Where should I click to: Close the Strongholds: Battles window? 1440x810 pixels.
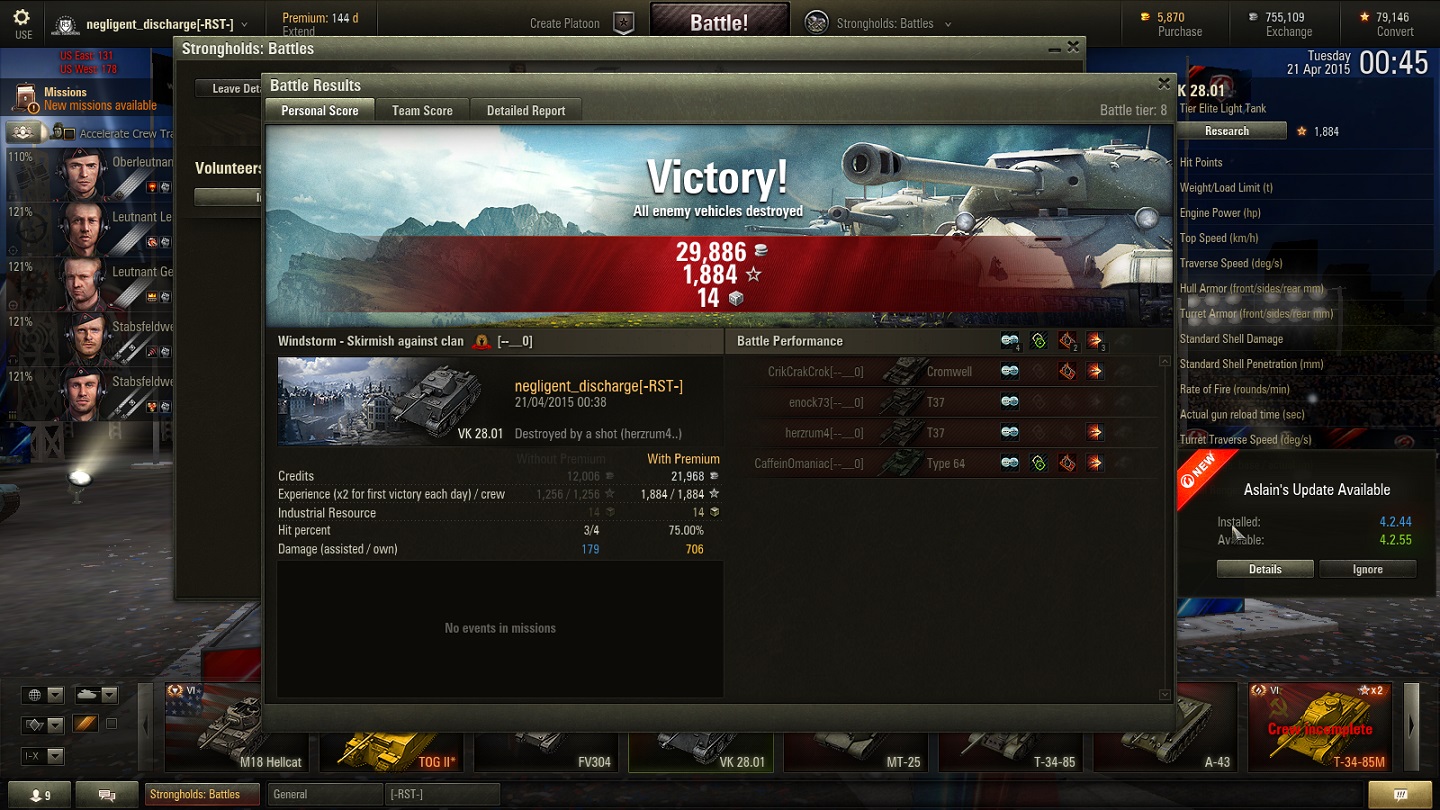1073,47
